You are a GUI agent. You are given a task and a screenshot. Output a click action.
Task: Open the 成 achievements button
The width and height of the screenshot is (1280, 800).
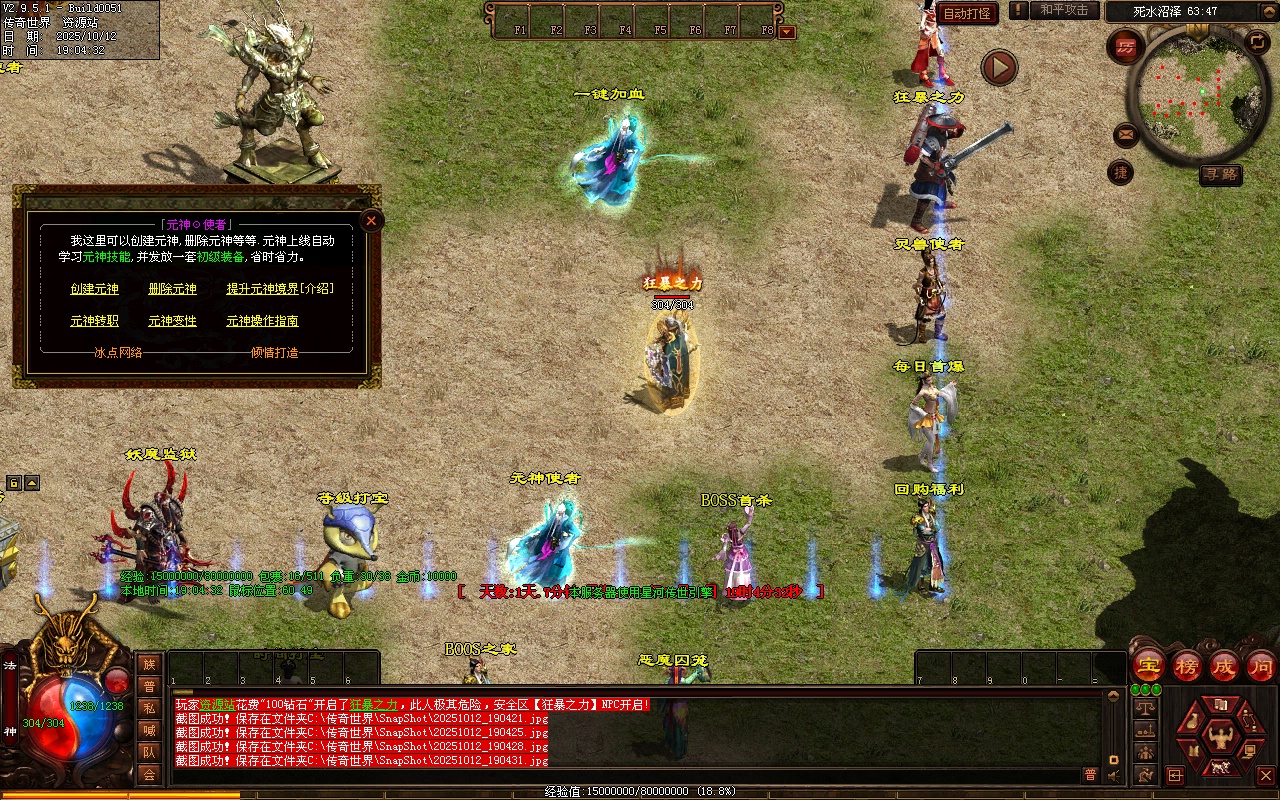(1224, 666)
